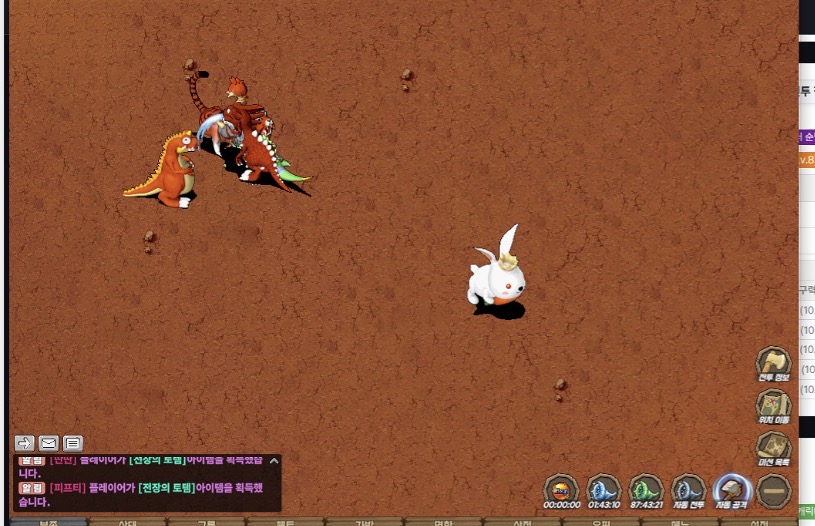
Task: Open the mail envelope icon
Action: tap(48, 443)
